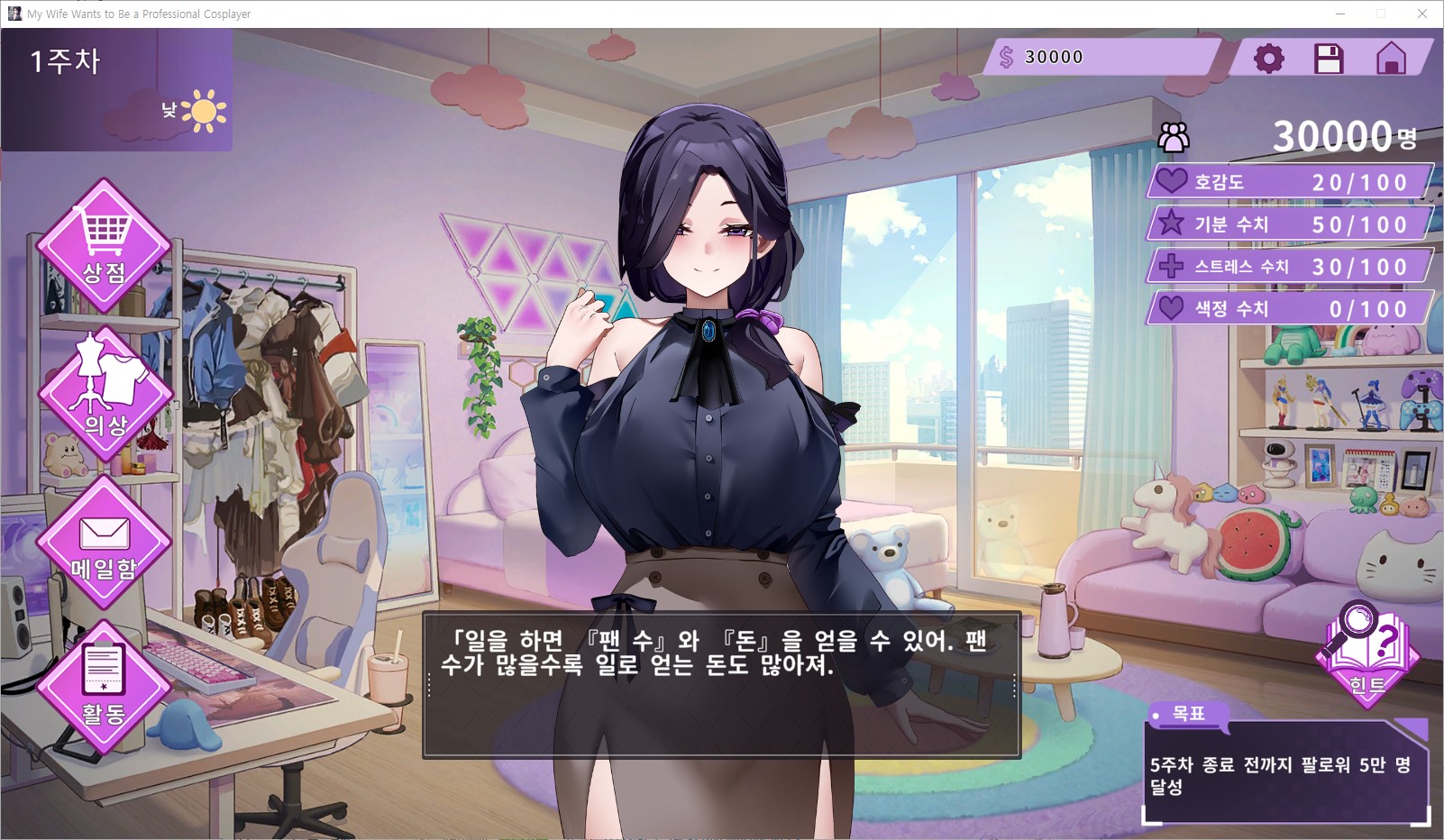Advance the dialogue text box
The image size is (1444, 840).
pos(721,685)
